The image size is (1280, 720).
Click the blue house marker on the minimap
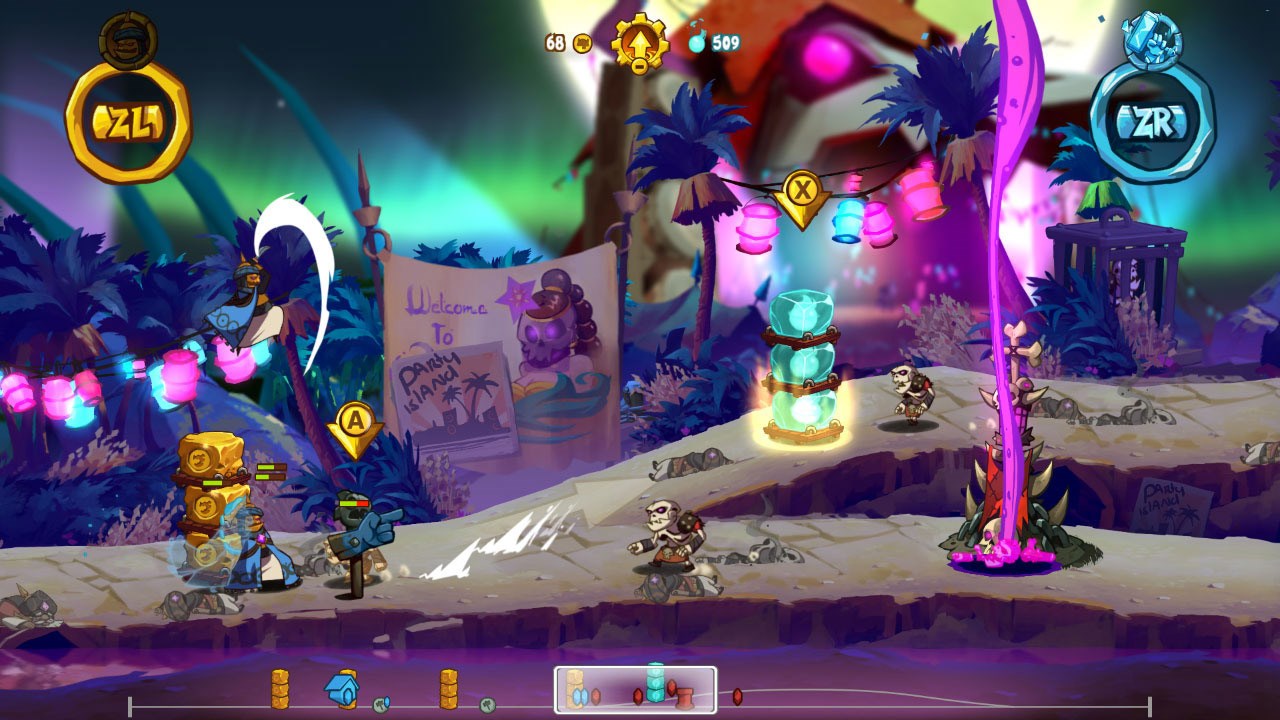pyautogui.click(x=341, y=688)
